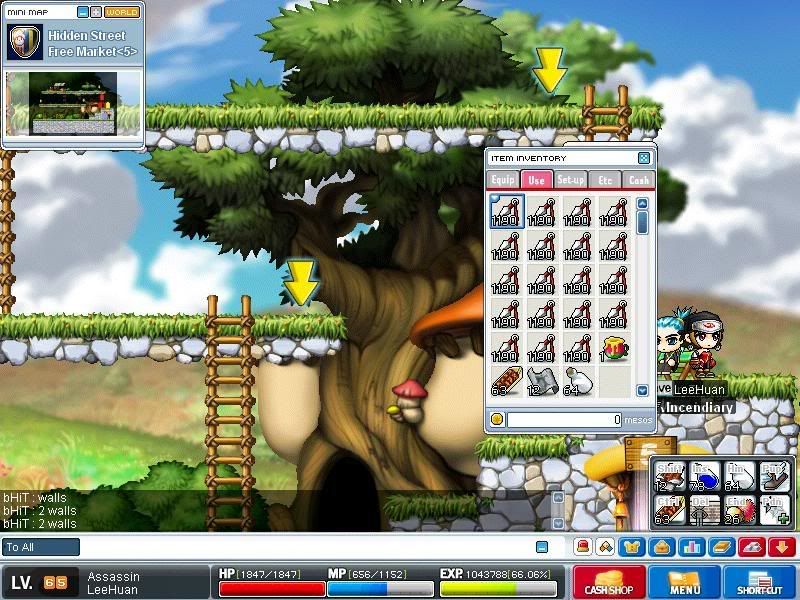Open the 'To All' chat target selector

[41, 547]
